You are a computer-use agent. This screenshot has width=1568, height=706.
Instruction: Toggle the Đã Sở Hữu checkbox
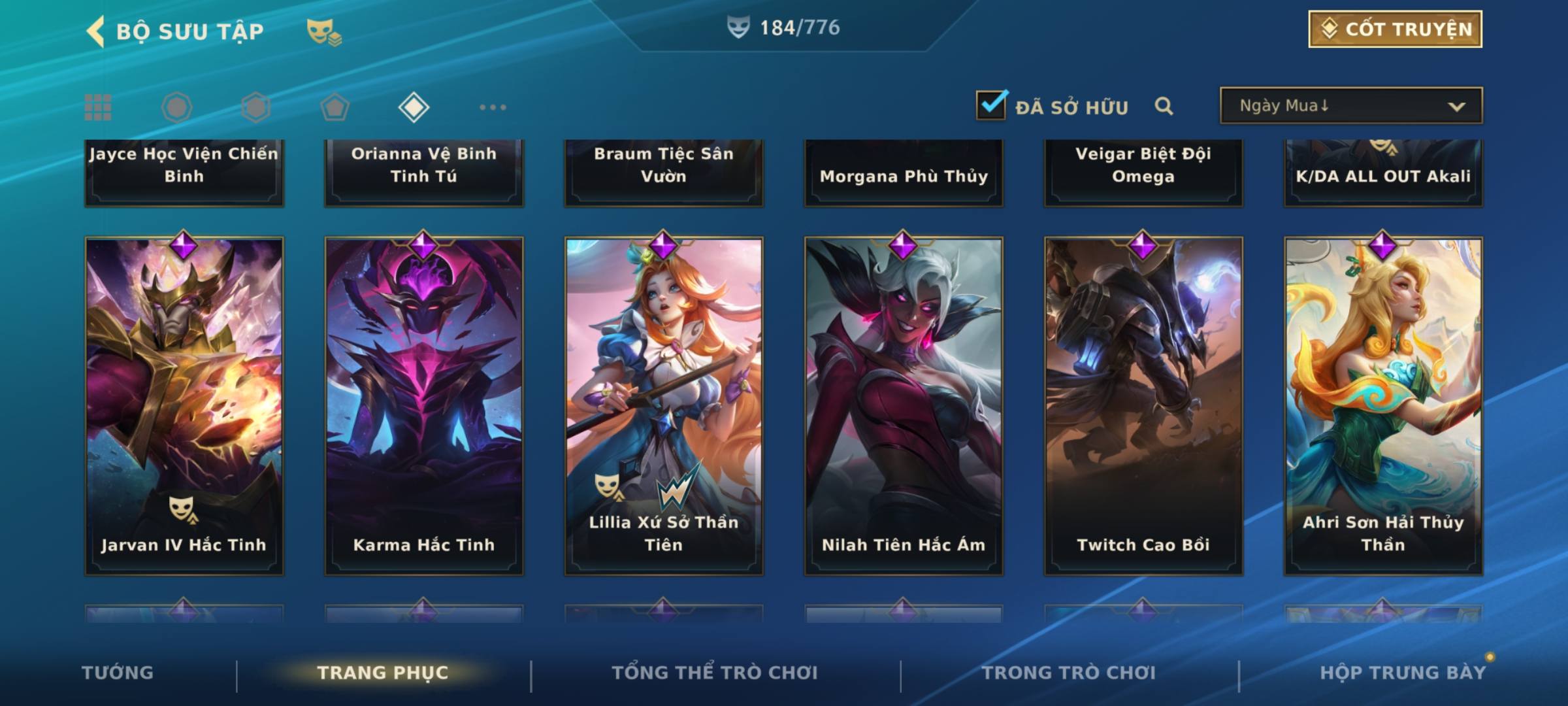991,105
